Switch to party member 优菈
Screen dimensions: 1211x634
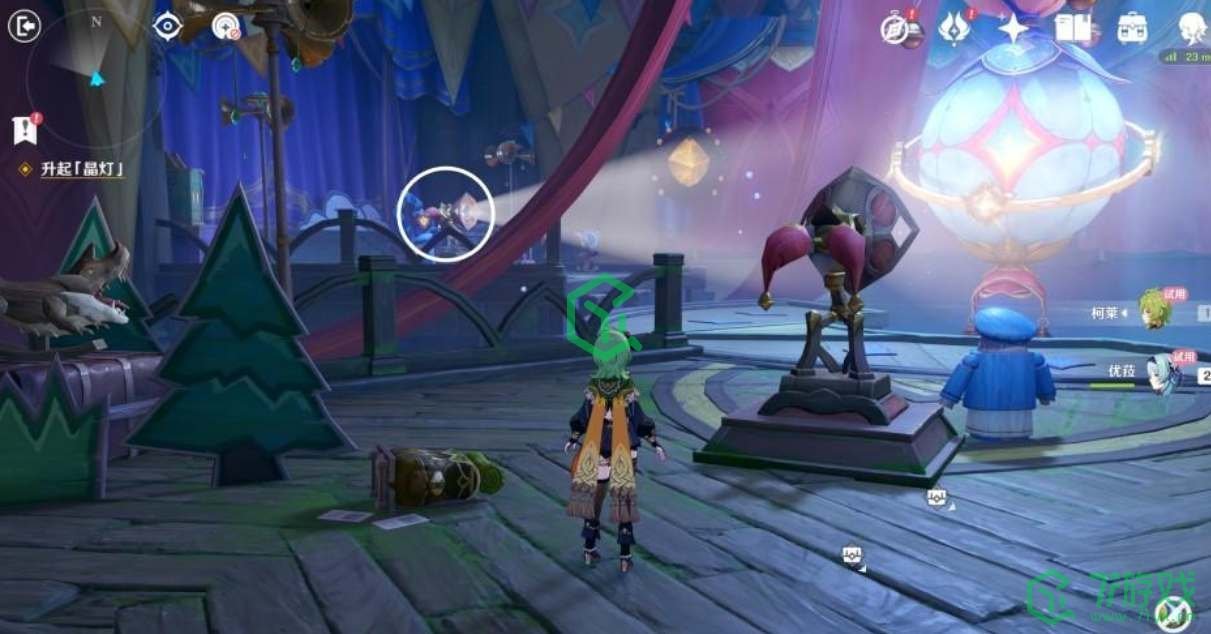coord(1160,372)
